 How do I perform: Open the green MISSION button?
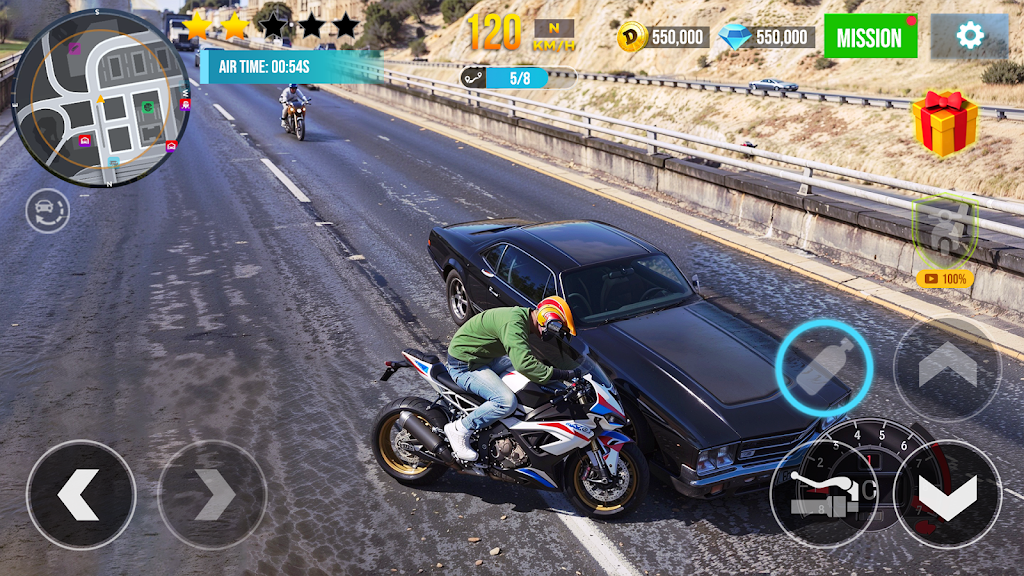[869, 37]
